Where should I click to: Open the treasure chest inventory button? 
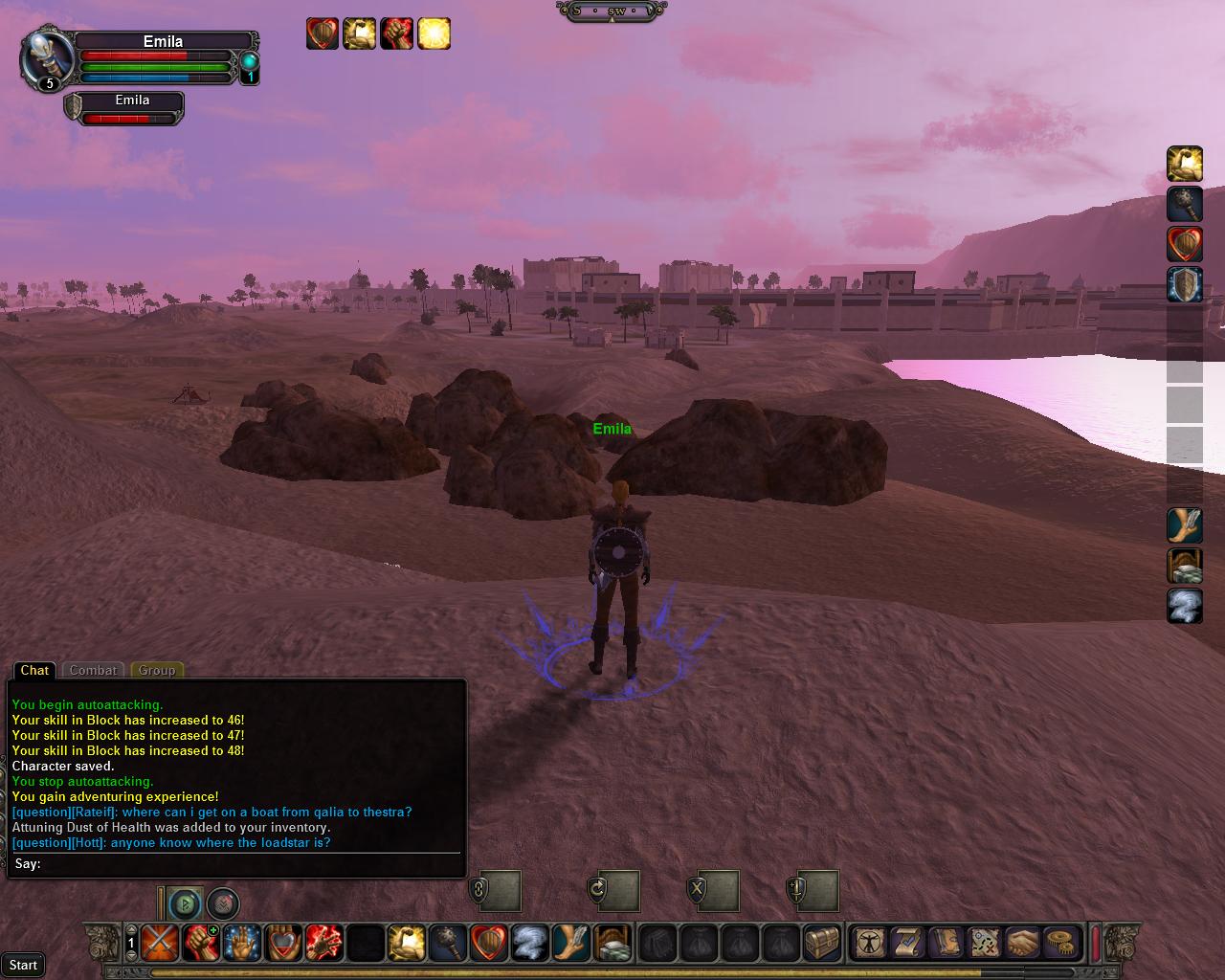822,943
